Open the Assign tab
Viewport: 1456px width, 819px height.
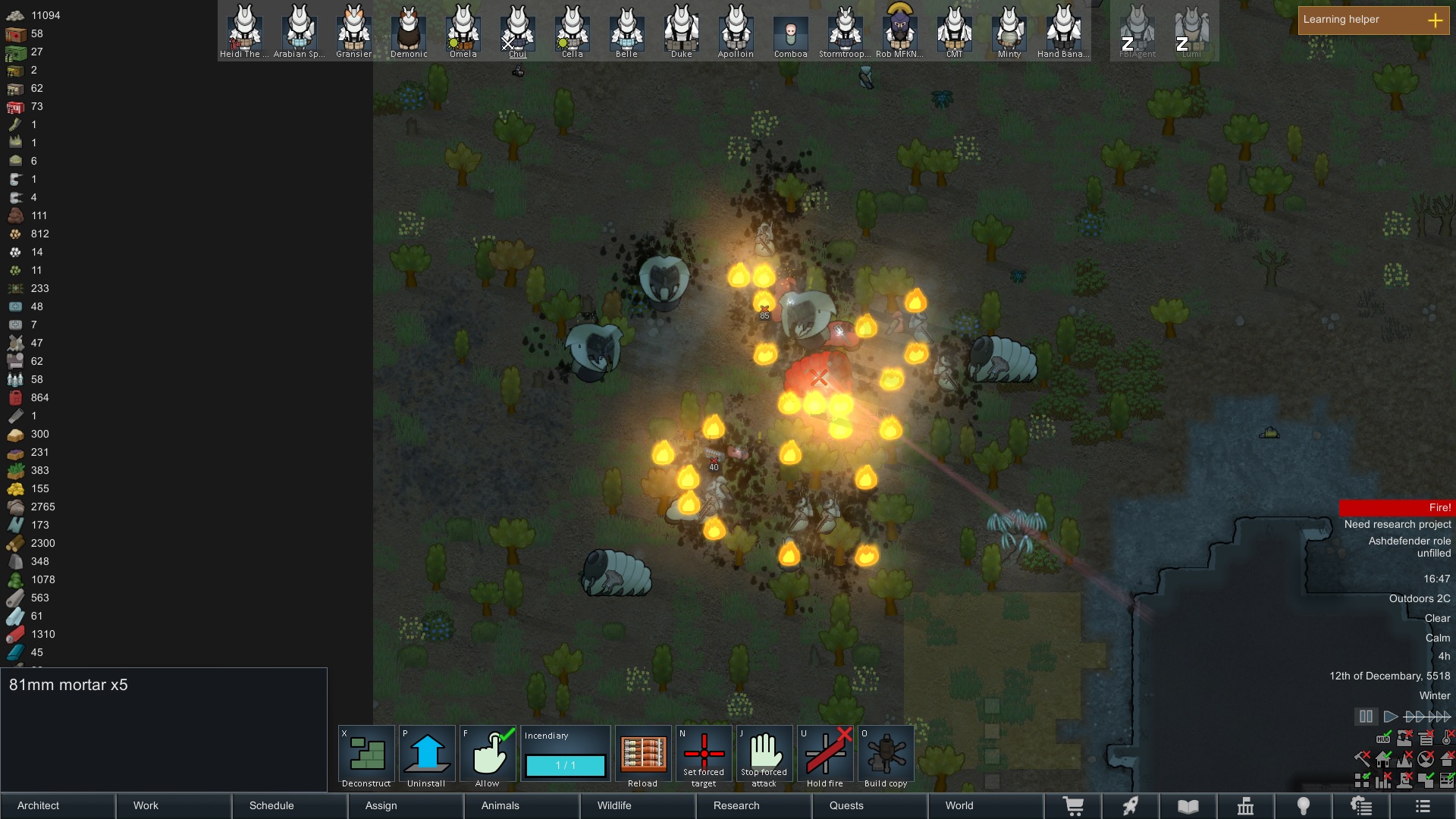point(405,805)
